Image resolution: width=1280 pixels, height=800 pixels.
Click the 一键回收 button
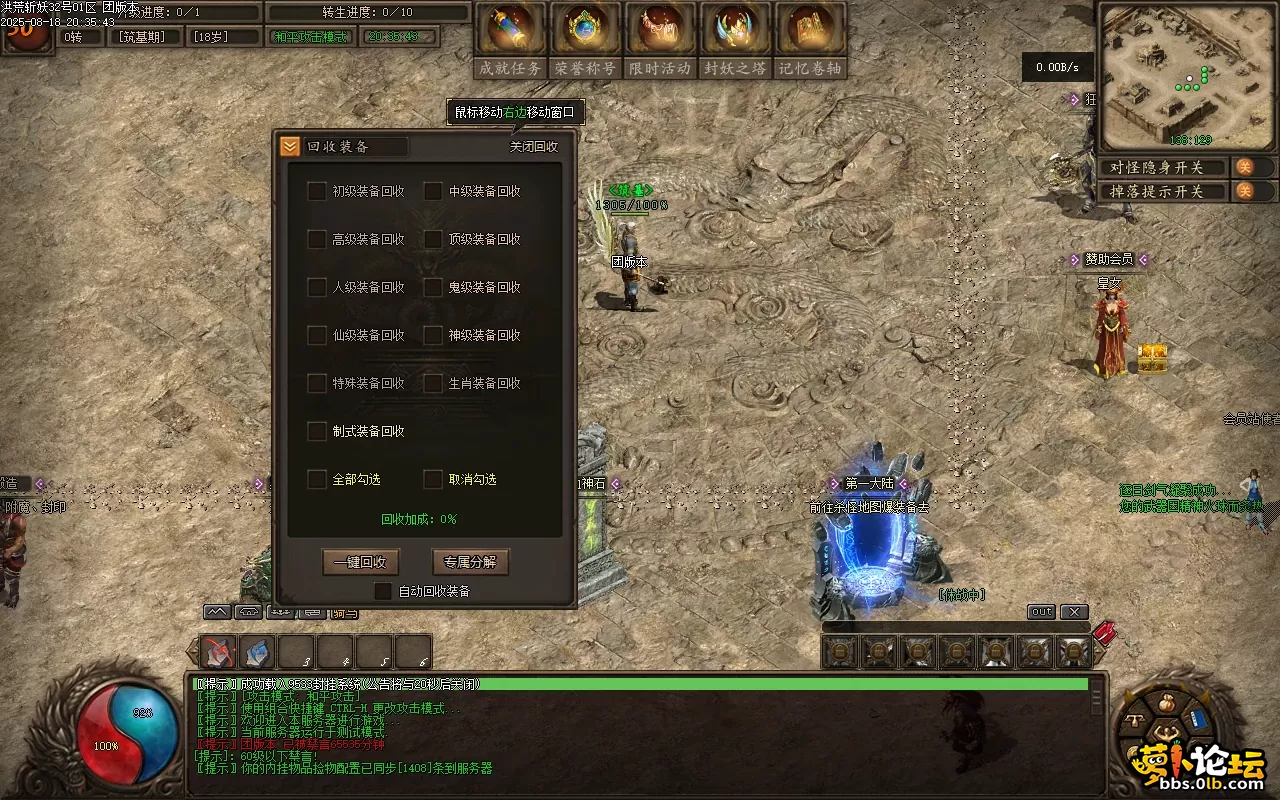tap(361, 562)
